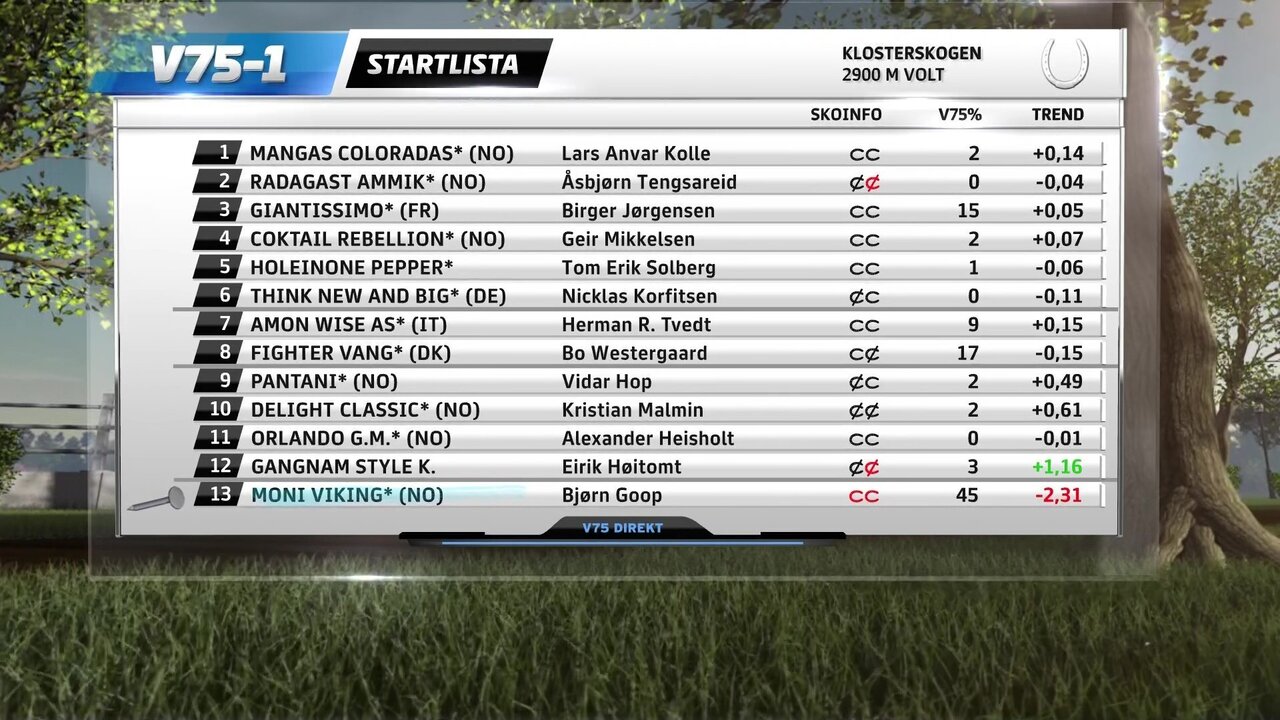Choose Think New And Big entry
This screenshot has width=1280, height=720.
point(378,296)
